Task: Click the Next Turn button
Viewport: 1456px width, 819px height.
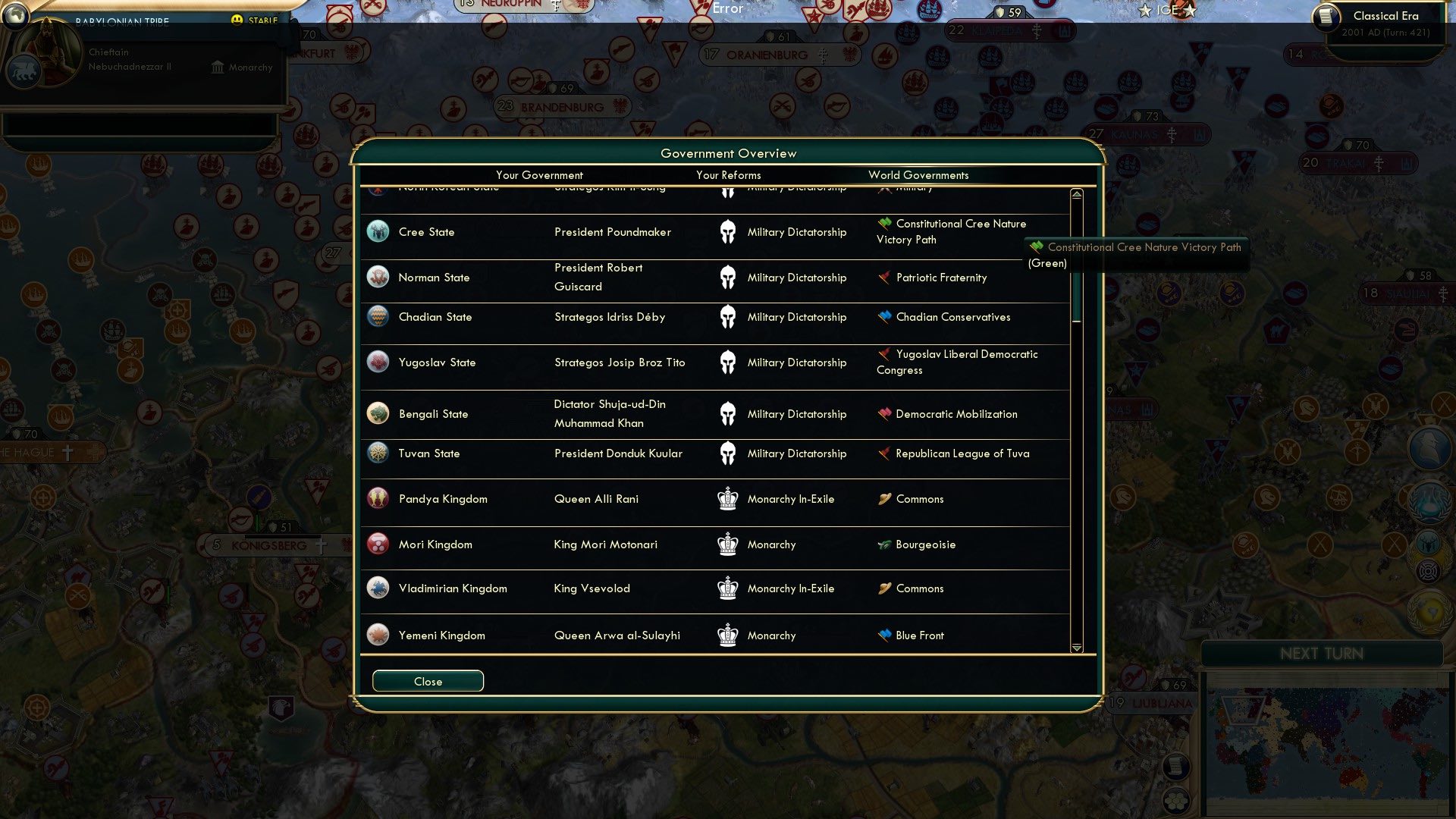Action: click(x=1322, y=654)
